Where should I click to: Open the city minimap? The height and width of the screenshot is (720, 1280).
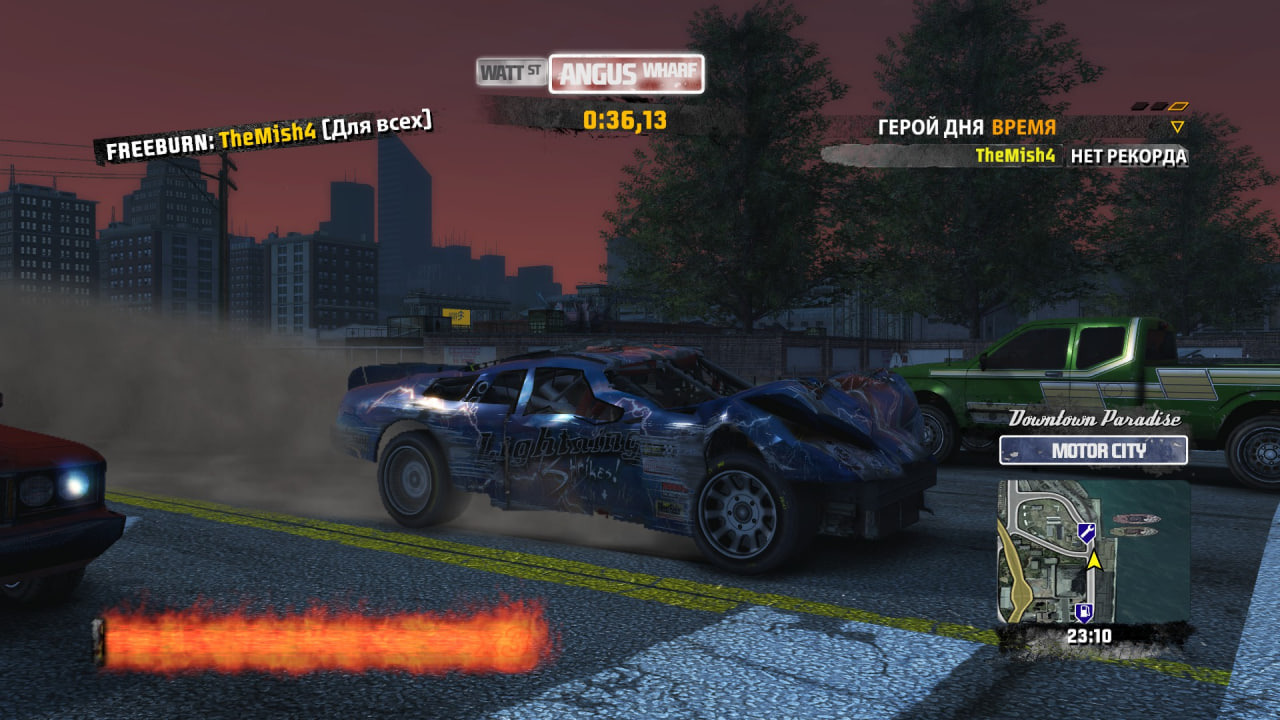click(1093, 551)
